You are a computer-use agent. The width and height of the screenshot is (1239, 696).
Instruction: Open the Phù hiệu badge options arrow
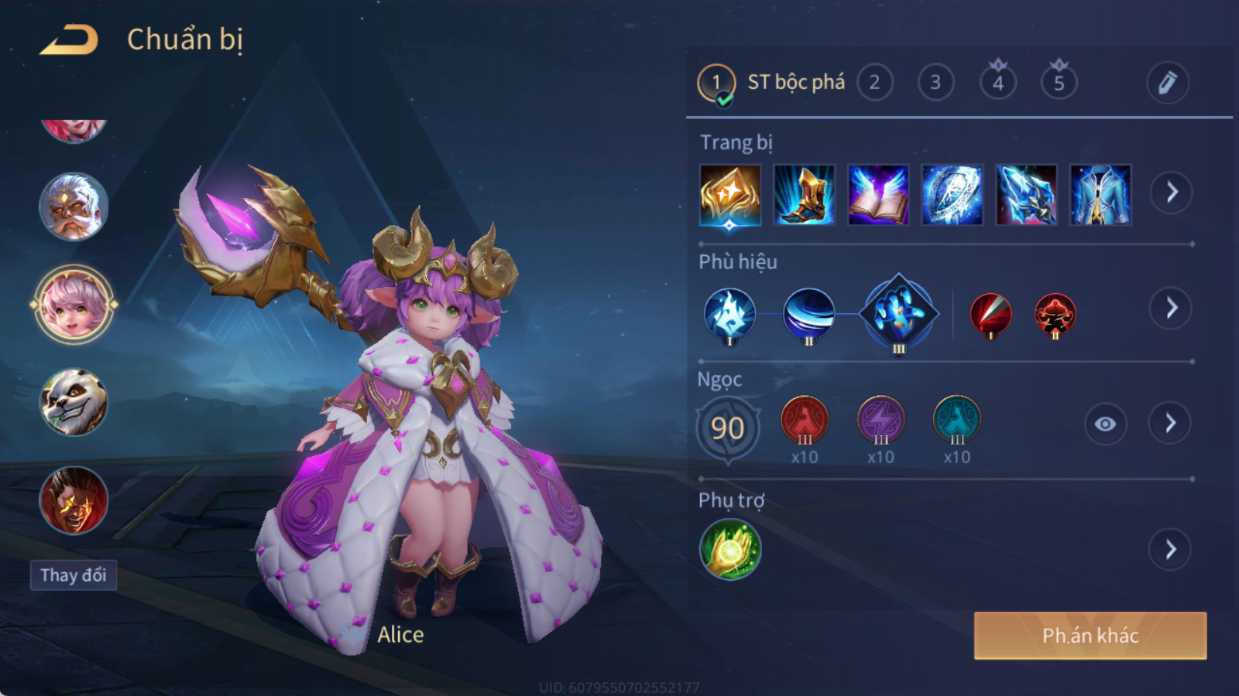point(1171,308)
